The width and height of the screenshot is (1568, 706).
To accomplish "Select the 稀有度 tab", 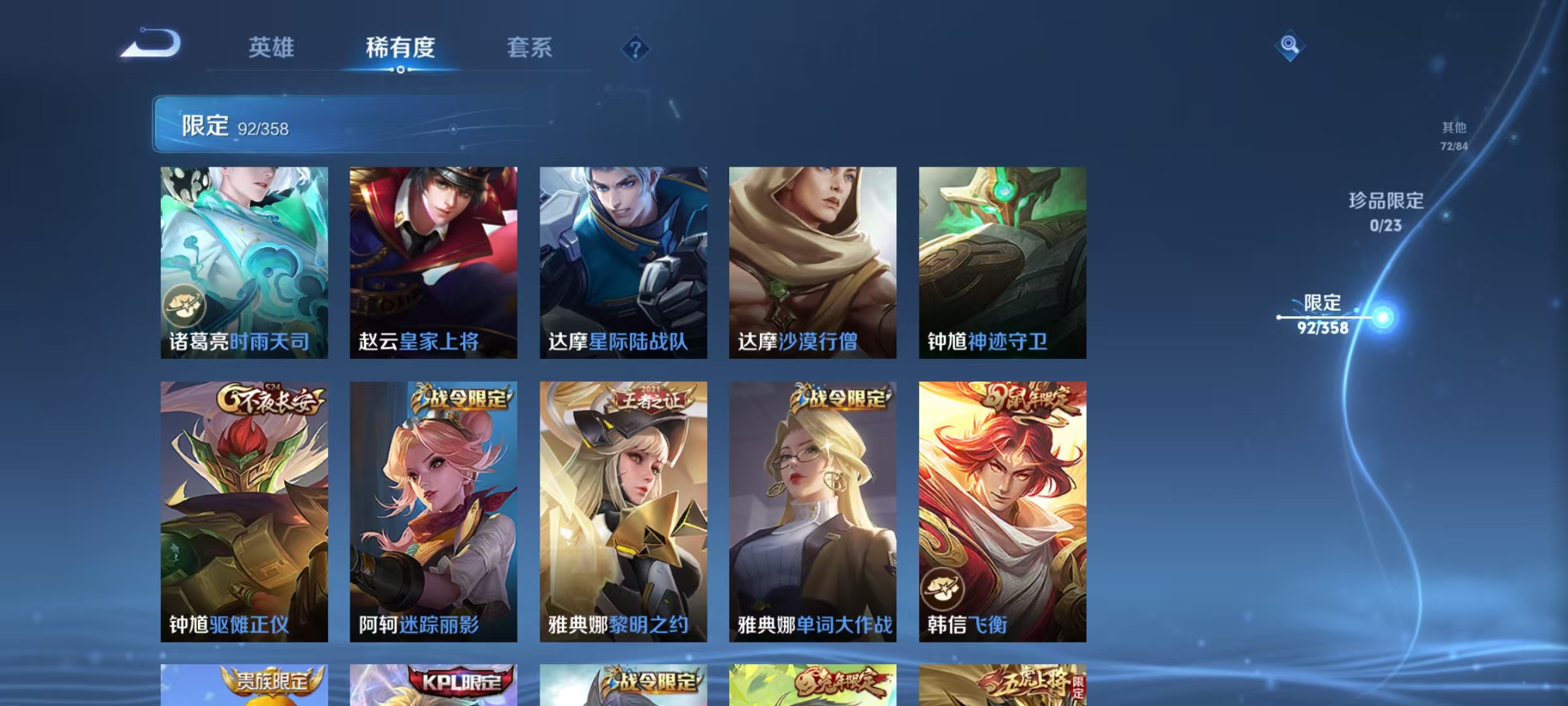I will tap(401, 48).
